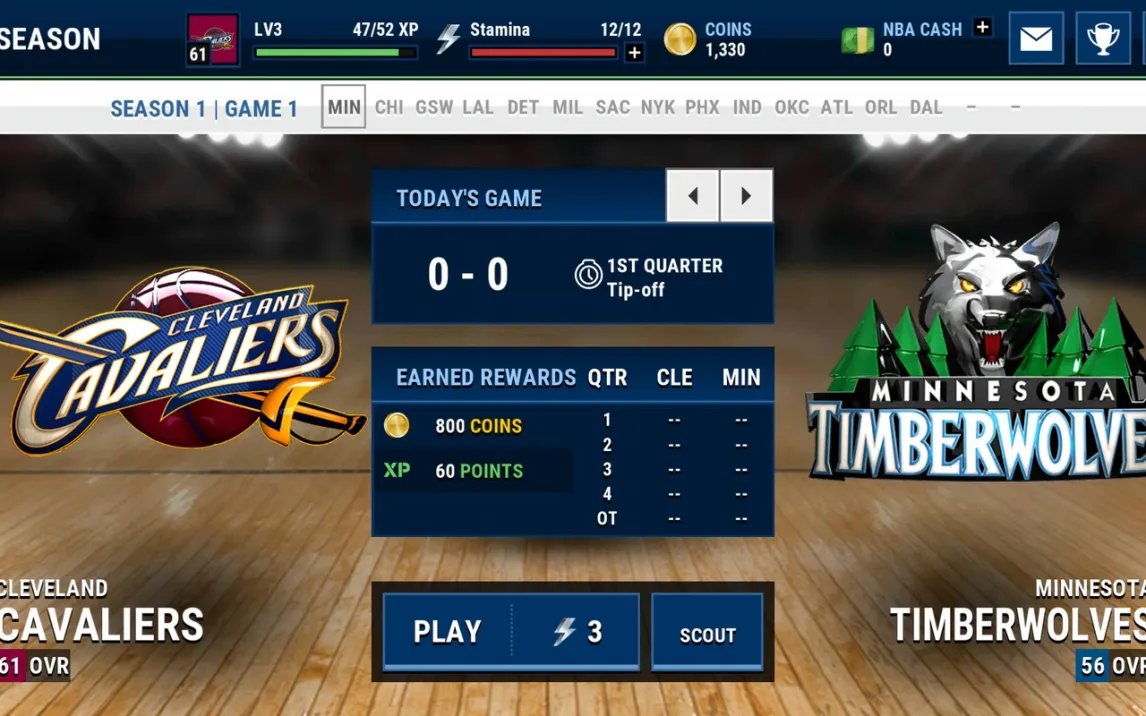Buy NBA Cash with the plus button
This screenshot has height=716, width=1146.
(x=982, y=28)
